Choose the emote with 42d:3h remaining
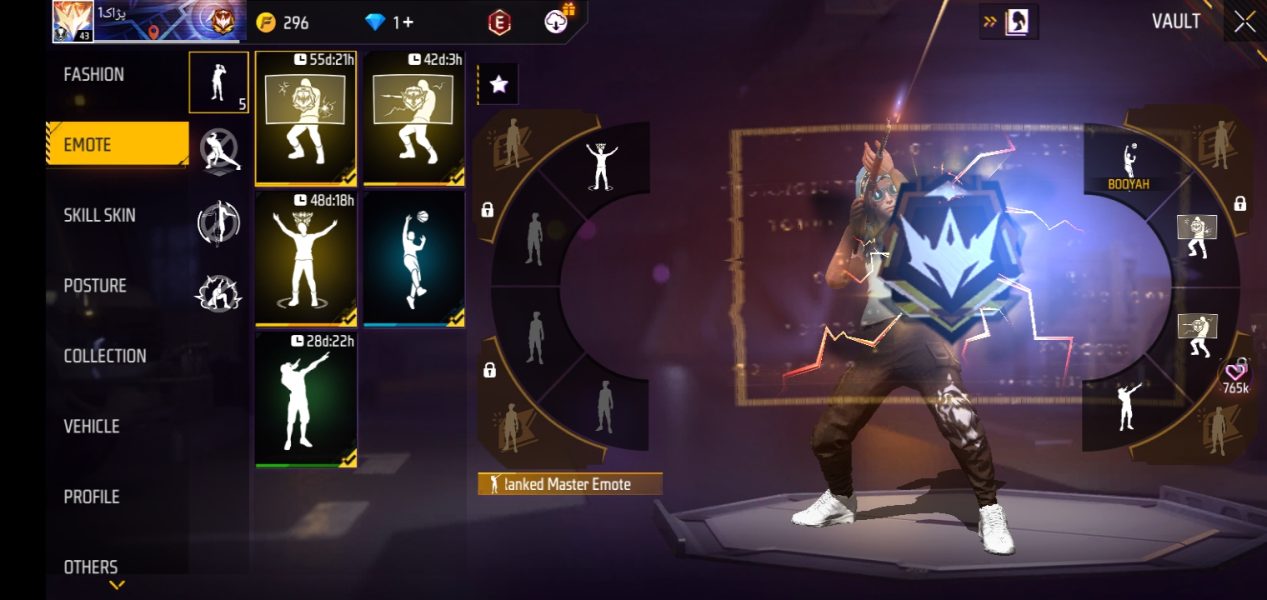This screenshot has height=600, width=1267. [414, 118]
